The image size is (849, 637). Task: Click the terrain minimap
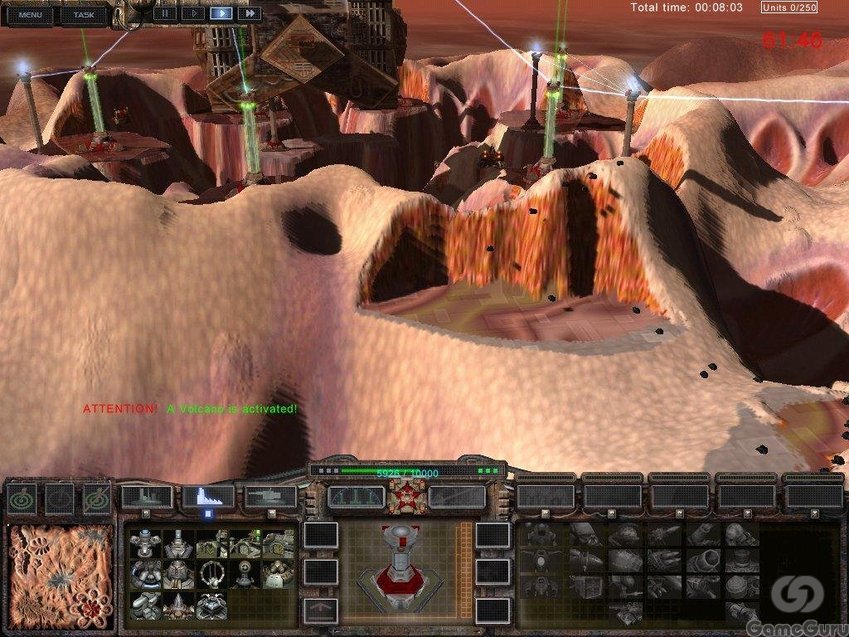61,572
